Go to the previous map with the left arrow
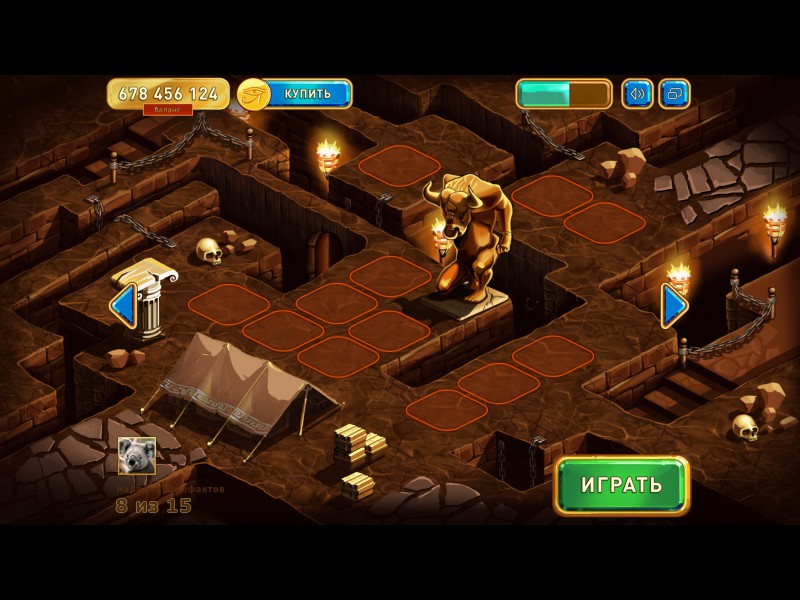This screenshot has width=800, height=600. coord(122,305)
